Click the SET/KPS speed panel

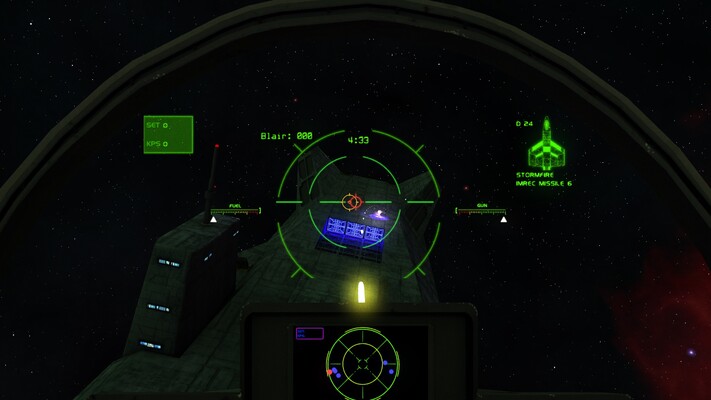tap(168, 134)
